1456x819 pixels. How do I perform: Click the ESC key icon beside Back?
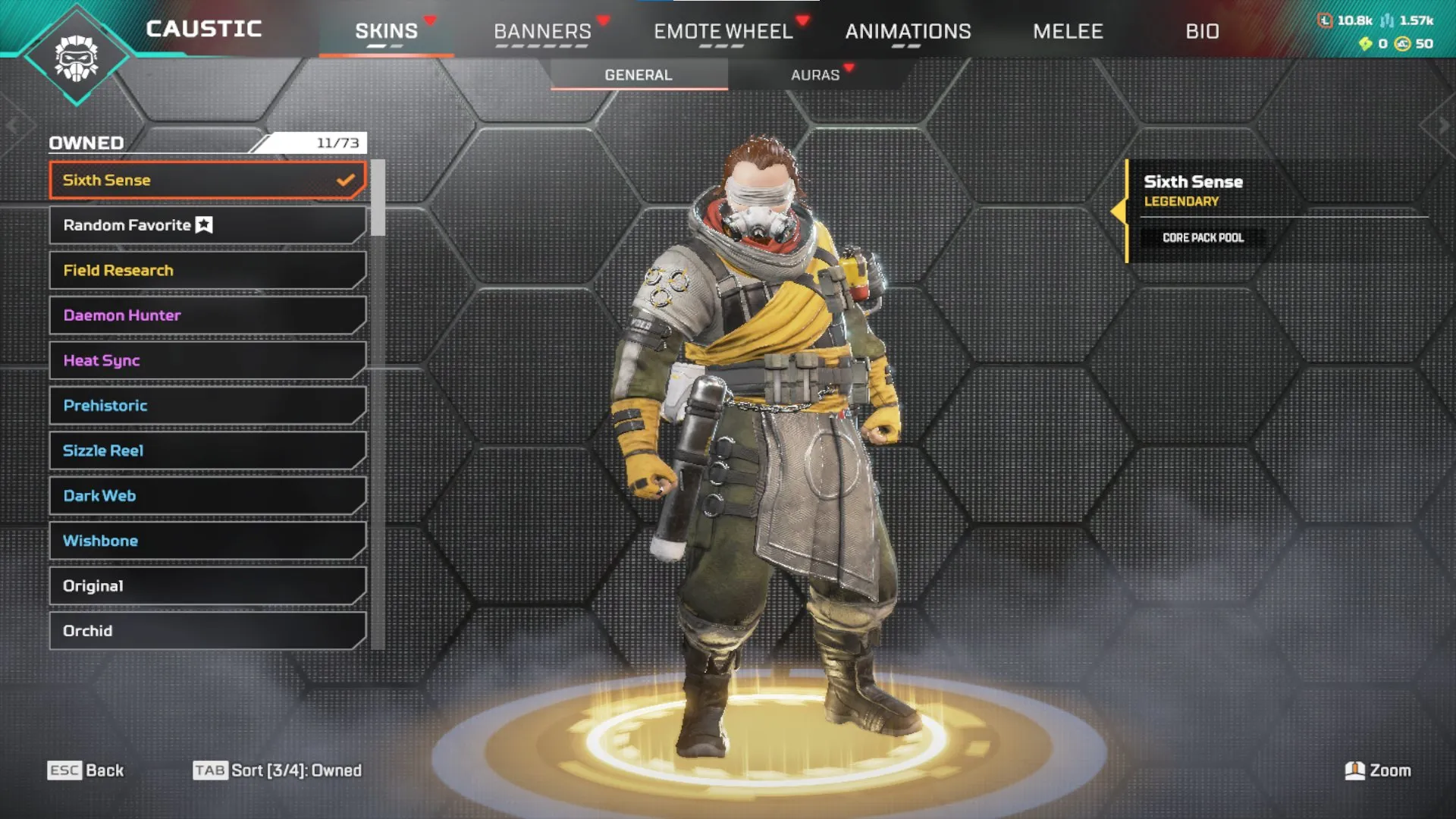point(63,770)
